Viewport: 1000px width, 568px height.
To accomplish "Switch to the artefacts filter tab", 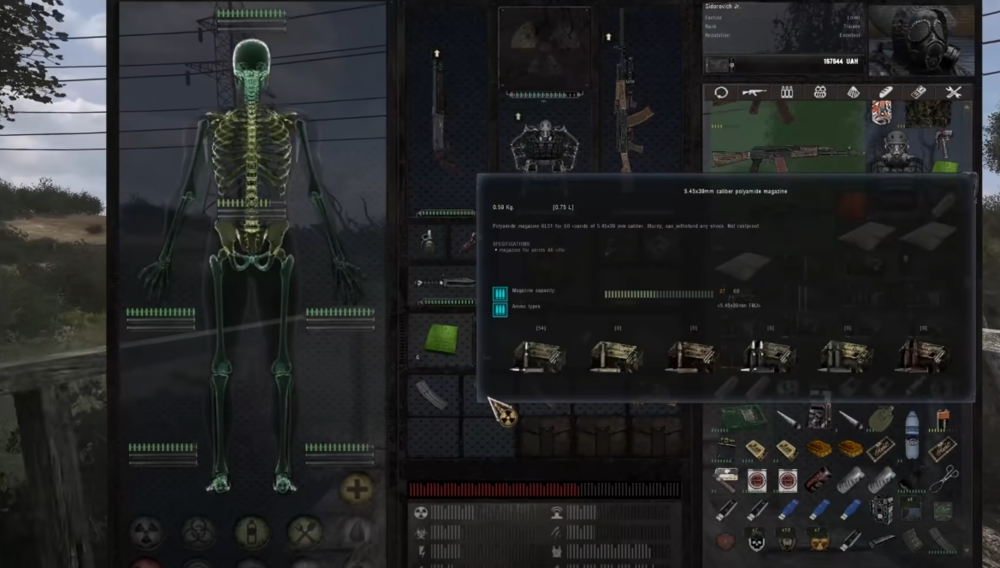I will [x=853, y=92].
